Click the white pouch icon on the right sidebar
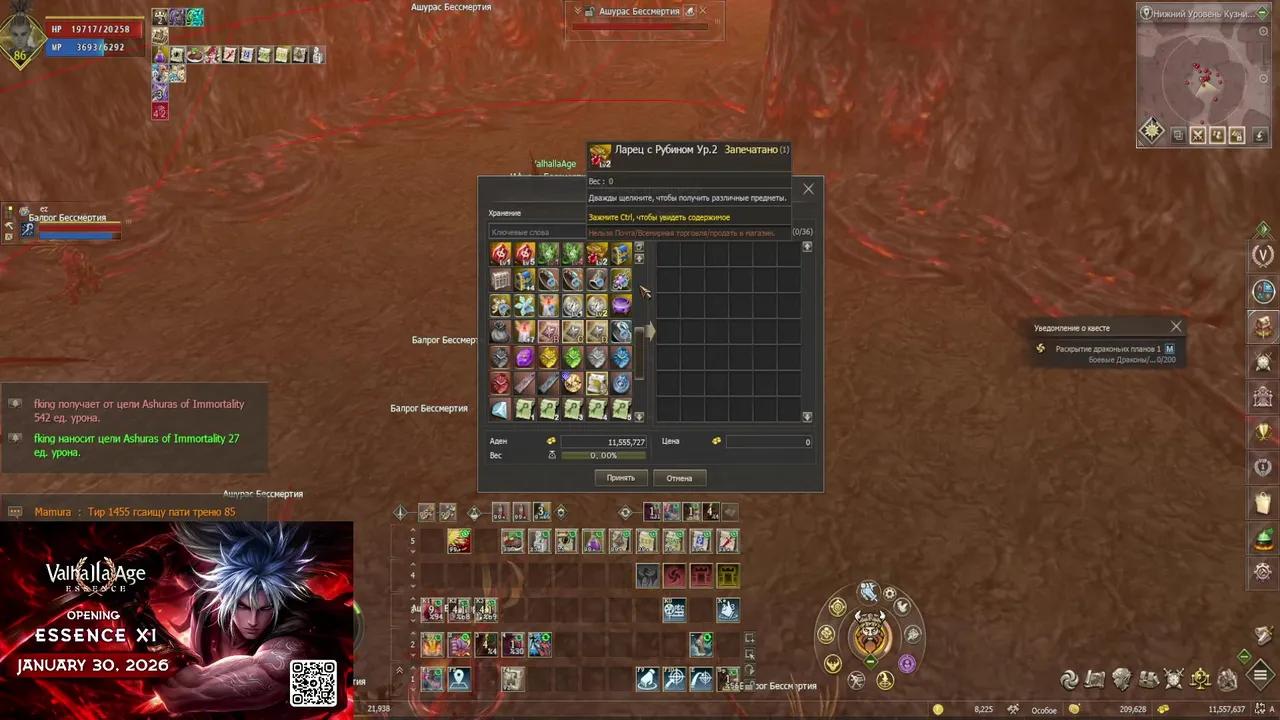 [1263, 500]
